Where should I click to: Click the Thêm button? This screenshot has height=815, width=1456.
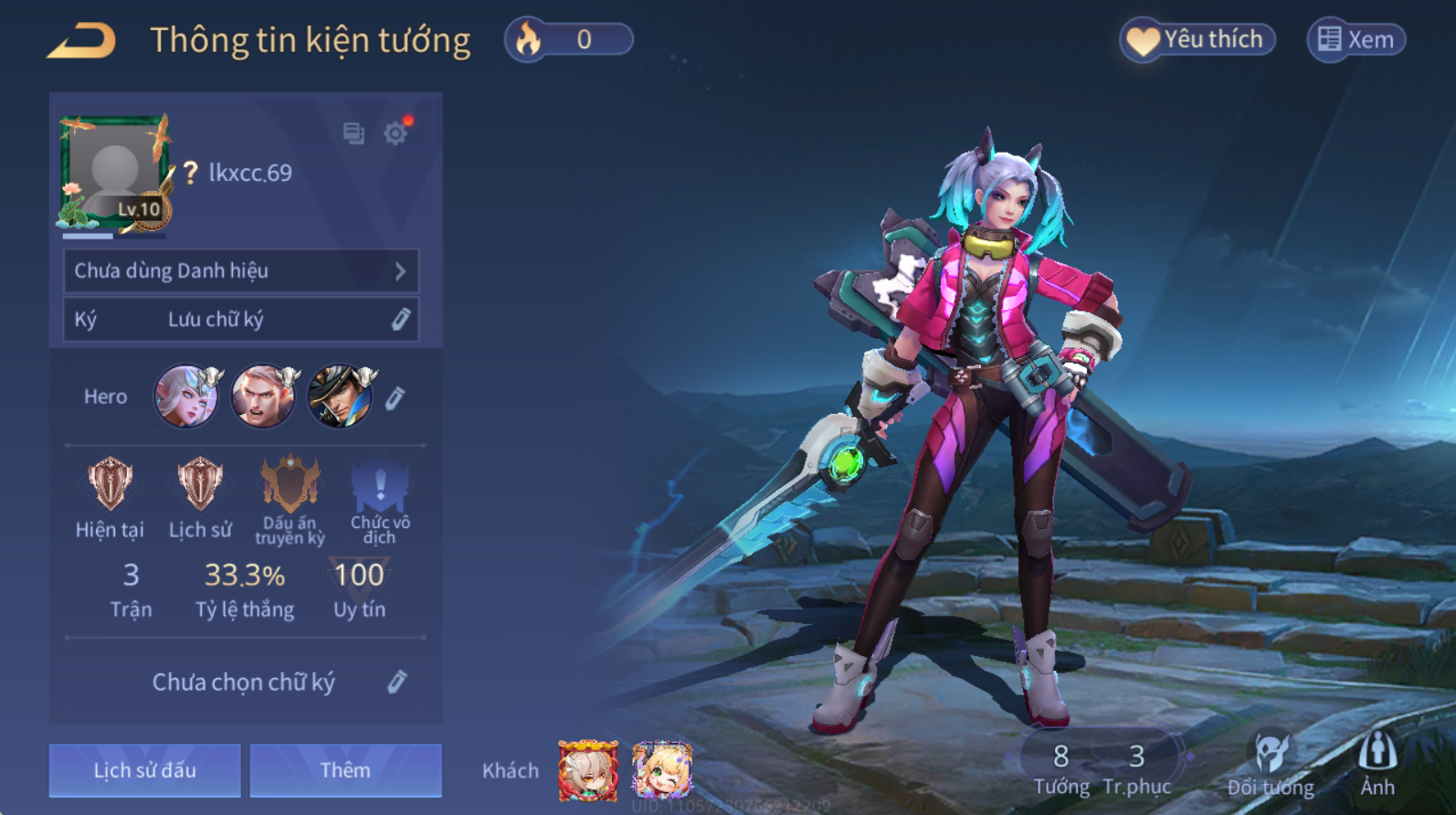[x=345, y=770]
